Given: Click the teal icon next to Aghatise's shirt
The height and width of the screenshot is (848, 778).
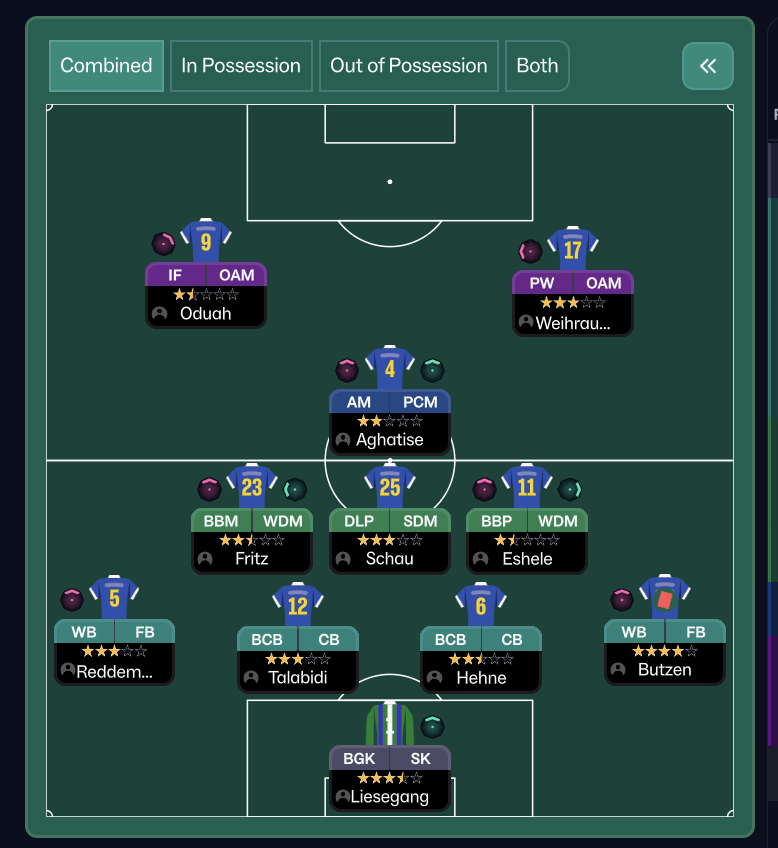Looking at the screenshot, I should coord(432,370).
